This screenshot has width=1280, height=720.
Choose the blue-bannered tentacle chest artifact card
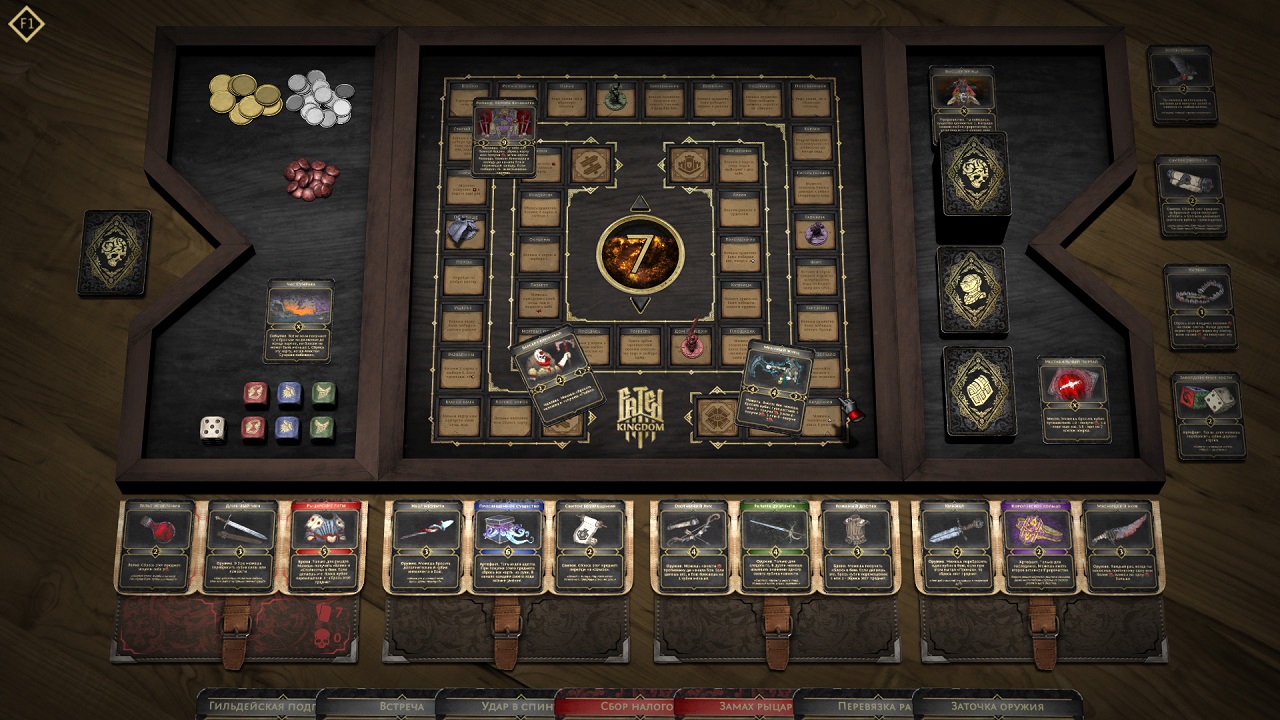click(x=507, y=546)
